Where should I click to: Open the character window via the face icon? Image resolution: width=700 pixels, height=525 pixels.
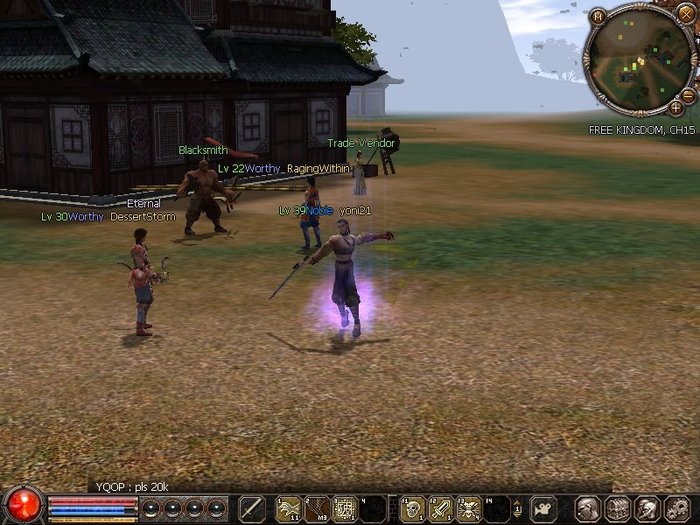point(589,508)
